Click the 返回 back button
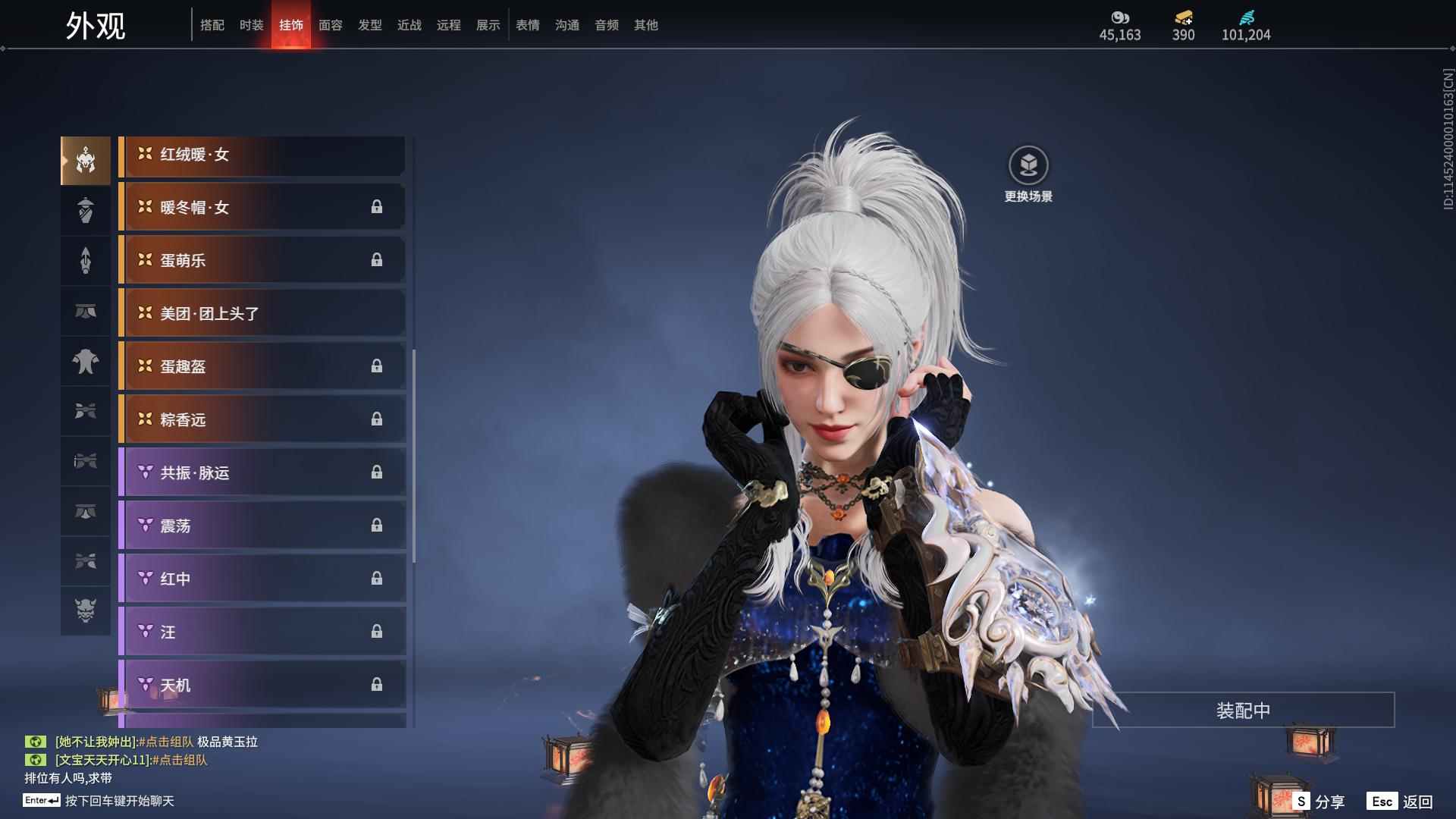Viewport: 1456px width, 819px height. click(x=1417, y=802)
